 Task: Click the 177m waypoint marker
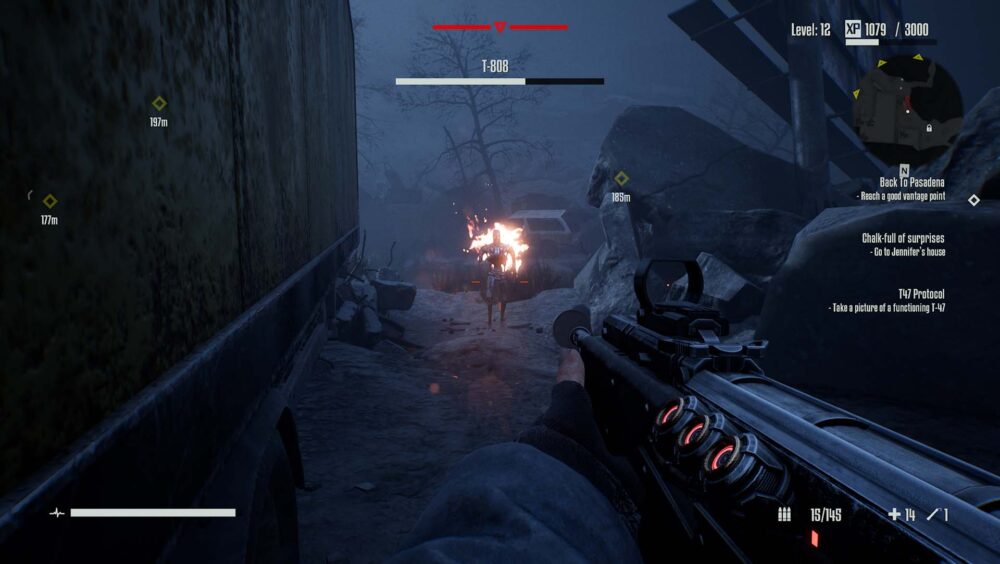[x=50, y=201]
